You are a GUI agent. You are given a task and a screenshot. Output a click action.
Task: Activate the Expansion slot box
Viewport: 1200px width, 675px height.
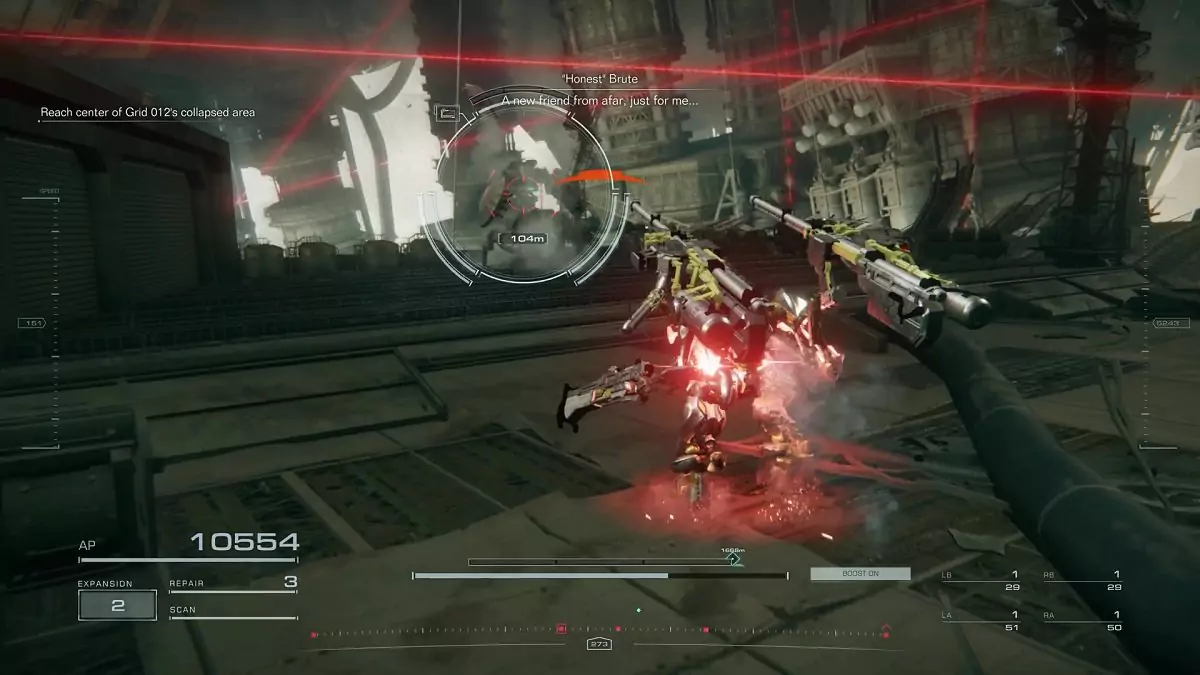[118, 605]
